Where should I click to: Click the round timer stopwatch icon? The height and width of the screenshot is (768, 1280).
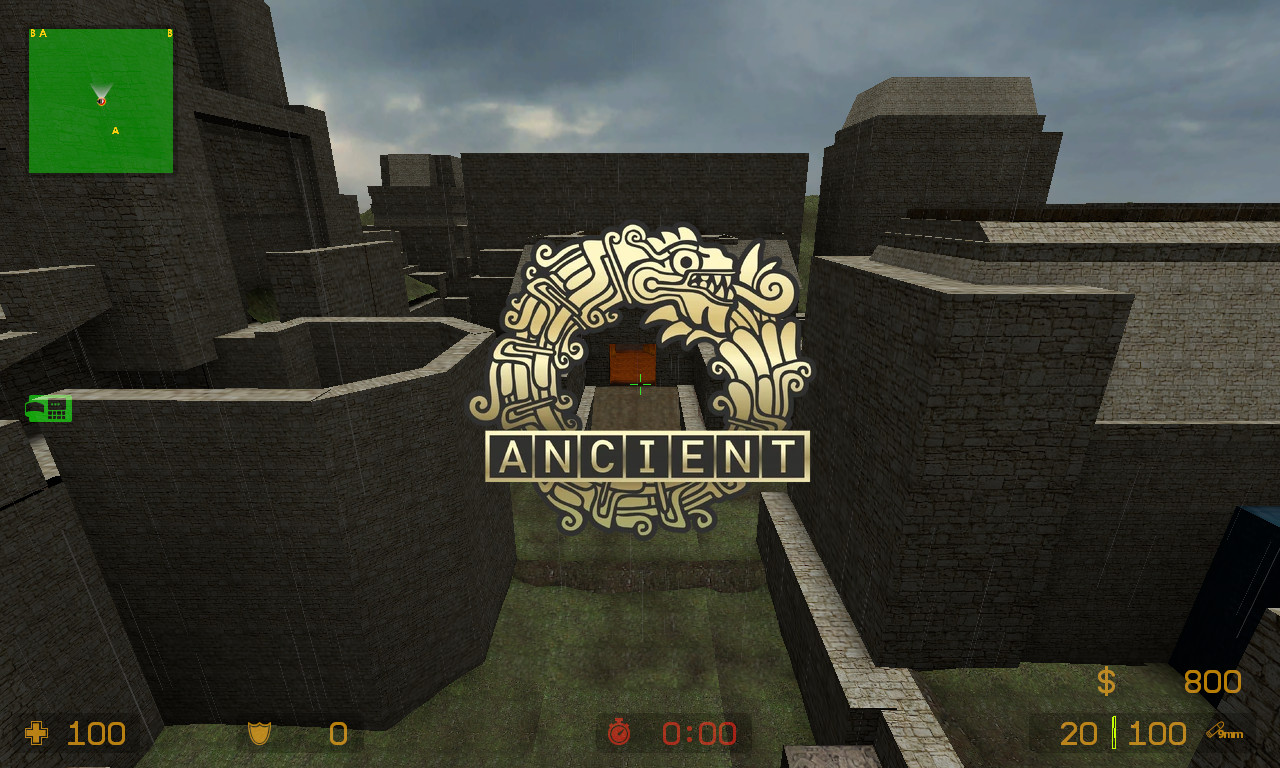[x=620, y=734]
